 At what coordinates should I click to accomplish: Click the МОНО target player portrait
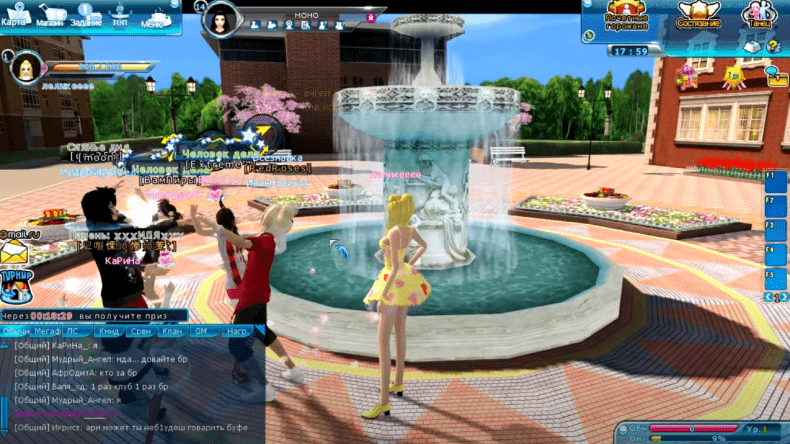click(x=223, y=17)
